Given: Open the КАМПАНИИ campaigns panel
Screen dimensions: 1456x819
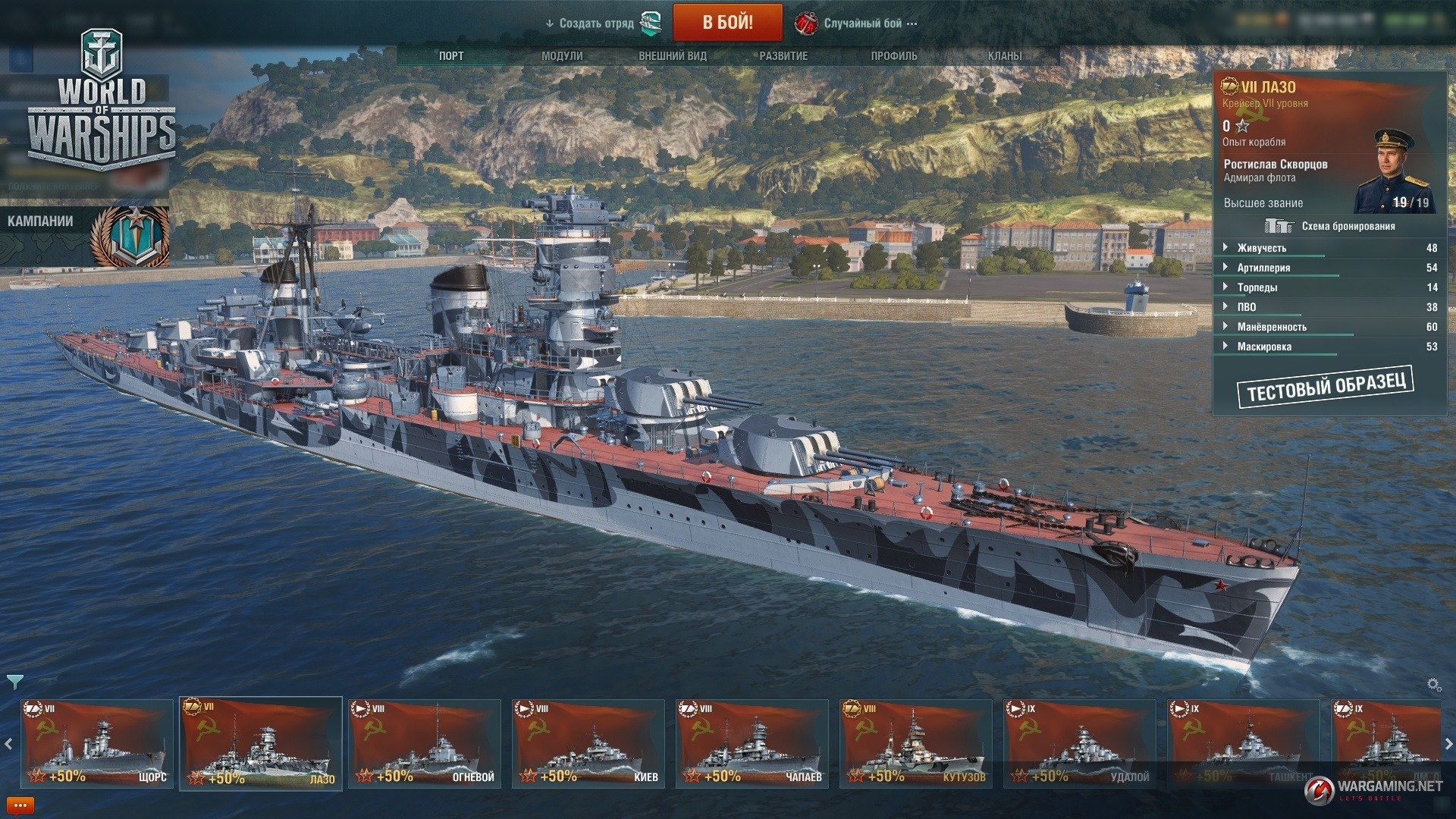Looking at the screenshot, I should pos(83,235).
